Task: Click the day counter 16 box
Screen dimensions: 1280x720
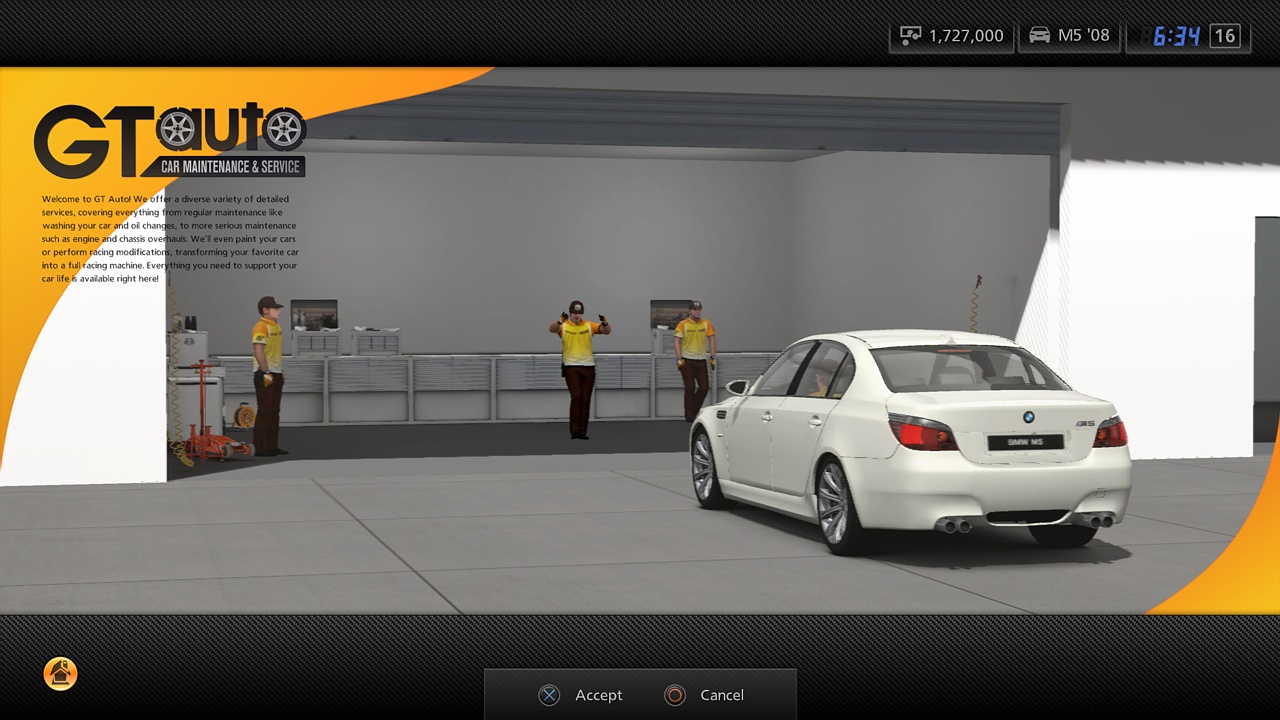Action: pyautogui.click(x=1224, y=34)
